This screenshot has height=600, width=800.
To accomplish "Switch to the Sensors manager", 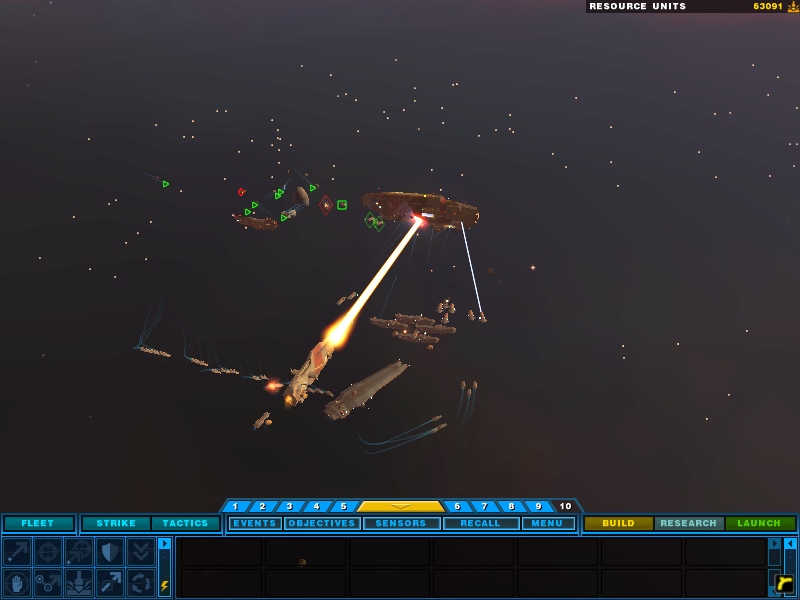I will 401,523.
